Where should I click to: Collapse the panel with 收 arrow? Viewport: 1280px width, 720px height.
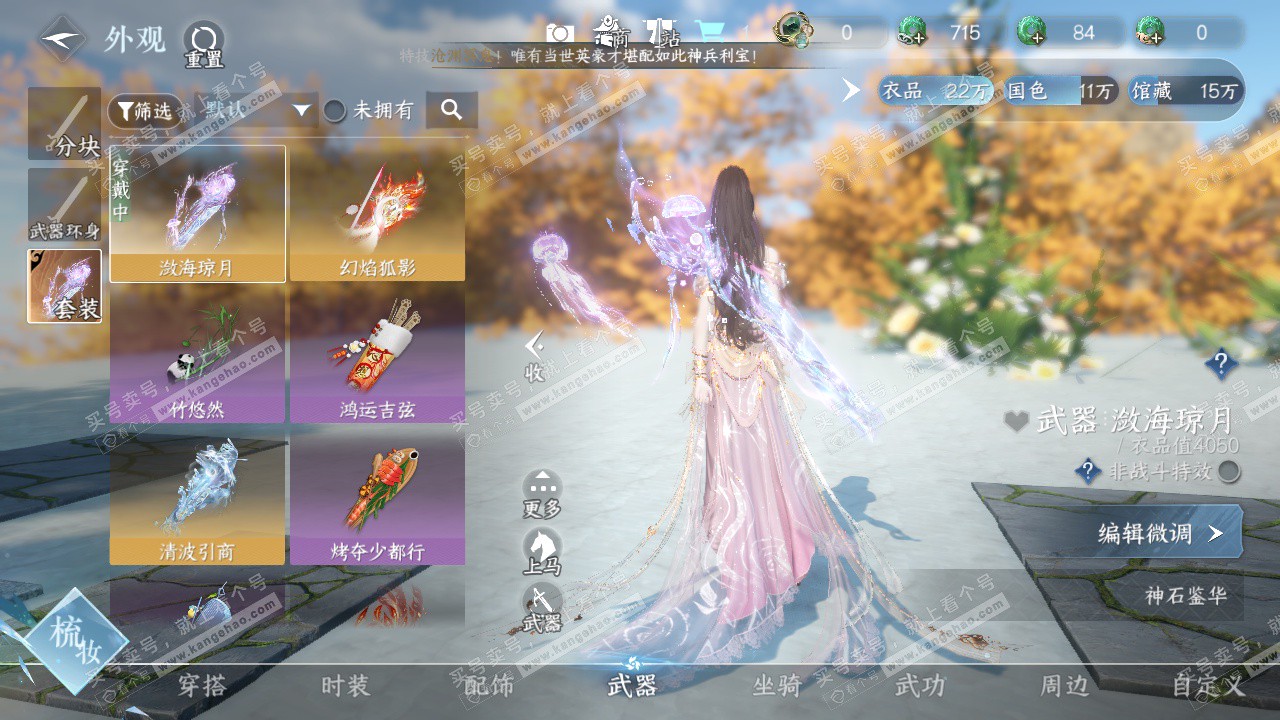[x=536, y=356]
